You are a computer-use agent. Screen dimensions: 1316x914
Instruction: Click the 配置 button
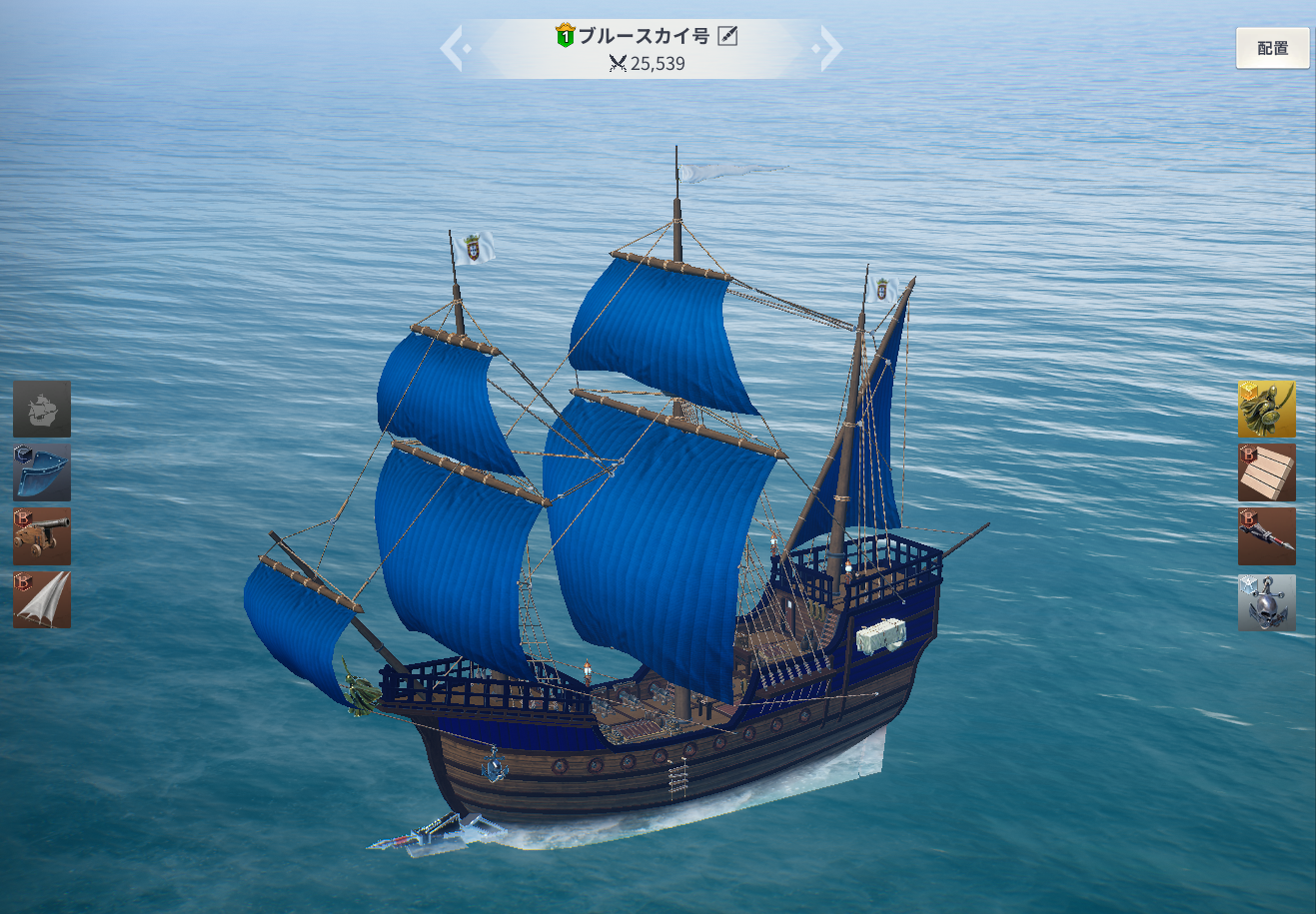pyautogui.click(x=1272, y=48)
